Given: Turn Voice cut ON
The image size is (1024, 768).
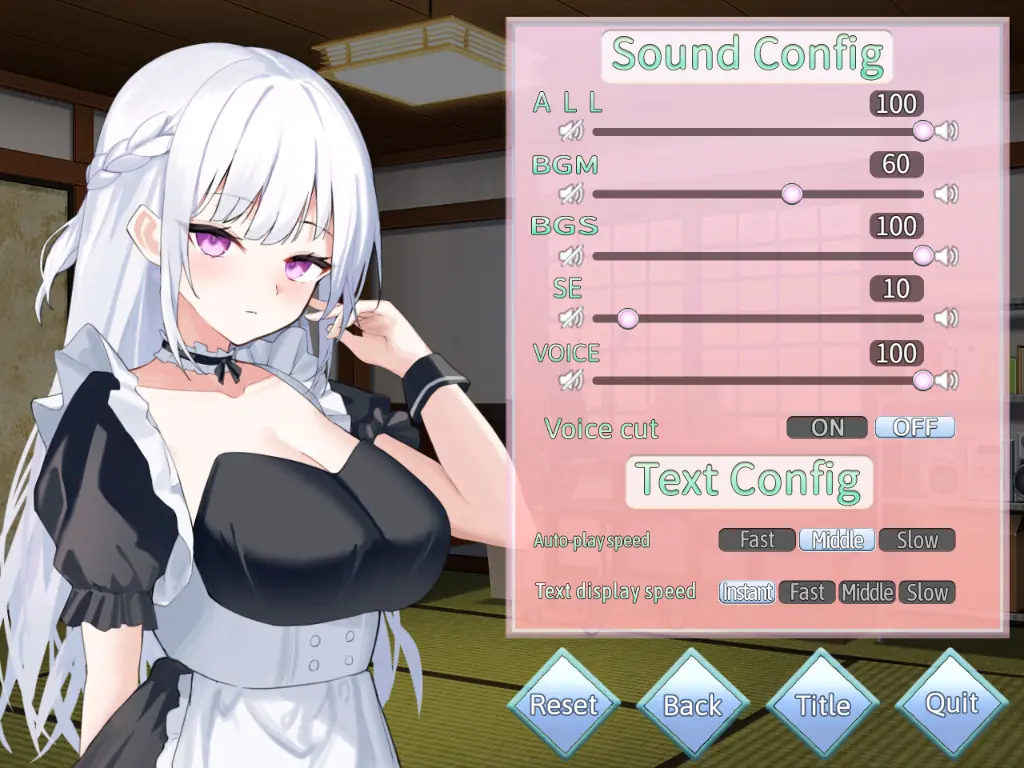Looking at the screenshot, I should pyautogui.click(x=827, y=428).
